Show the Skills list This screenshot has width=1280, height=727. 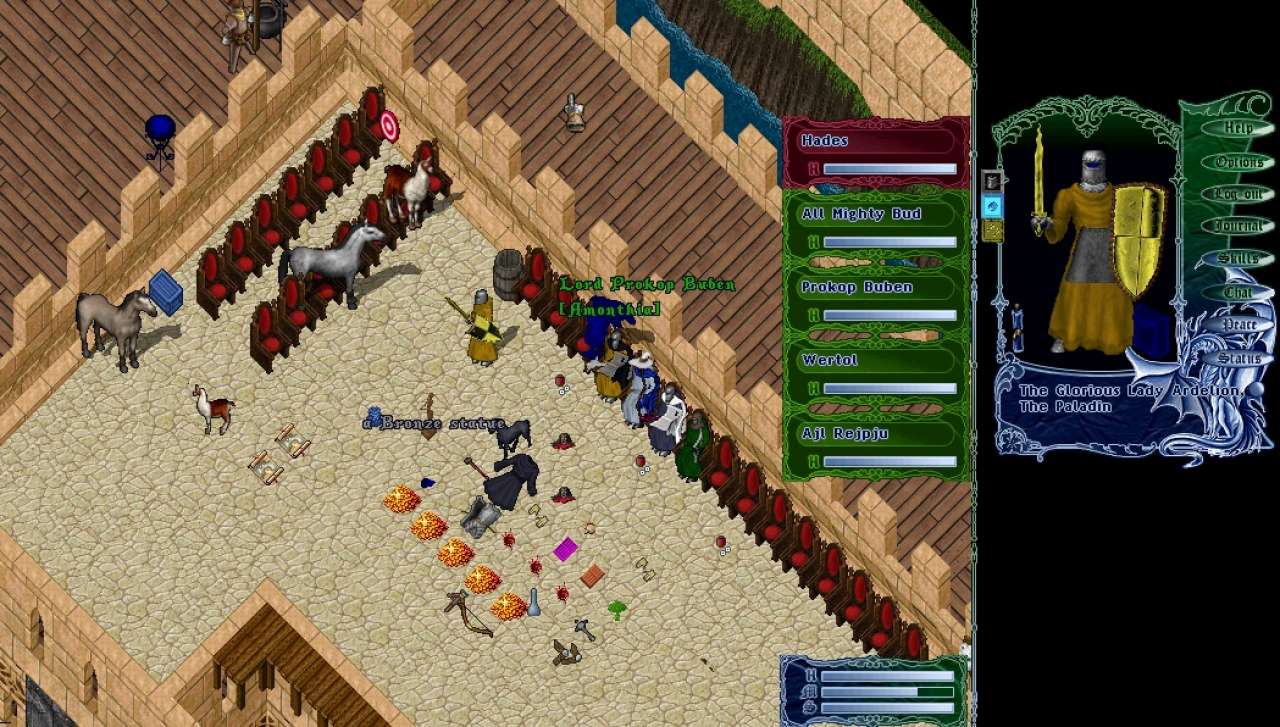(1238, 259)
